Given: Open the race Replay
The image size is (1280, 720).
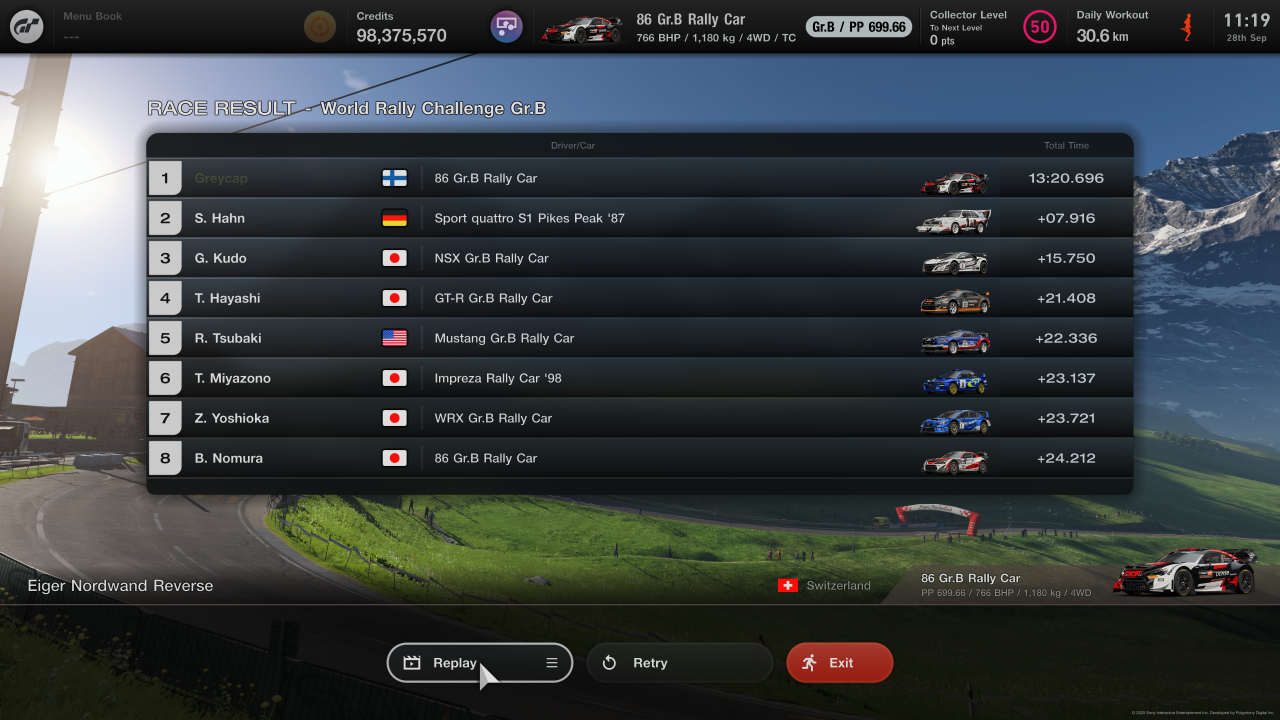Looking at the screenshot, I should tap(455, 663).
